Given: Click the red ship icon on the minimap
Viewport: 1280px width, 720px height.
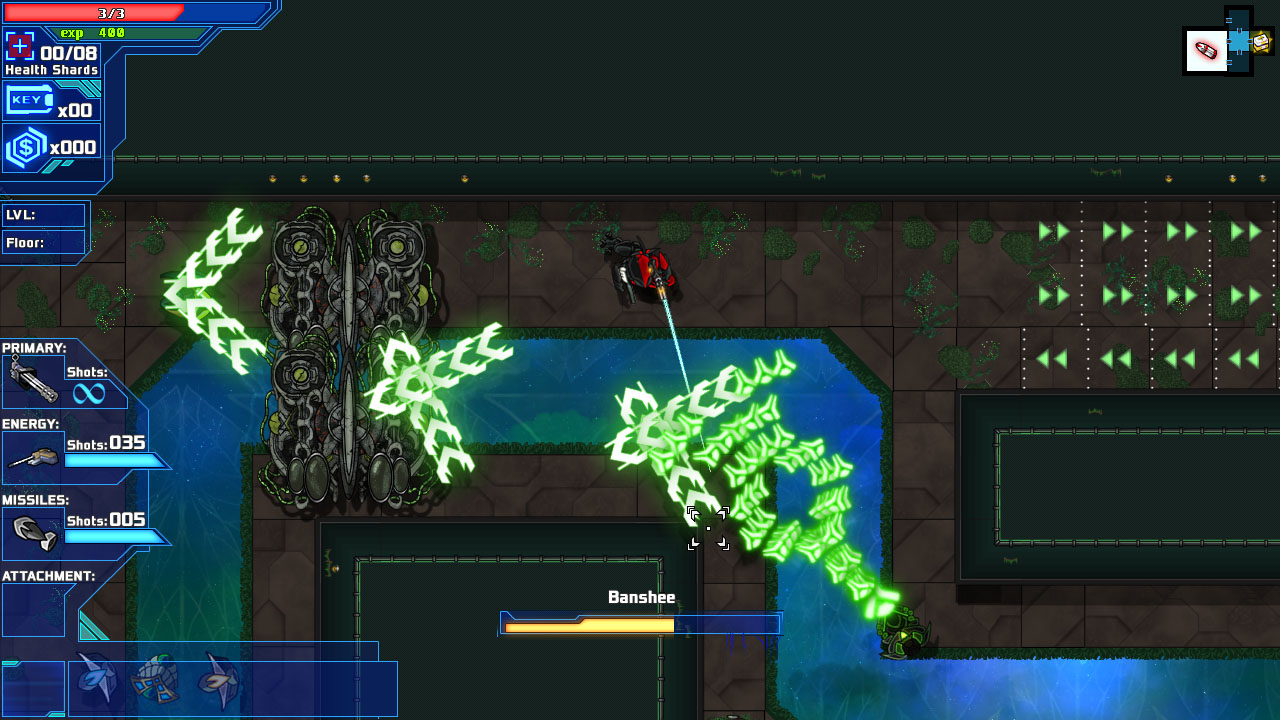Looking at the screenshot, I should (1205, 51).
